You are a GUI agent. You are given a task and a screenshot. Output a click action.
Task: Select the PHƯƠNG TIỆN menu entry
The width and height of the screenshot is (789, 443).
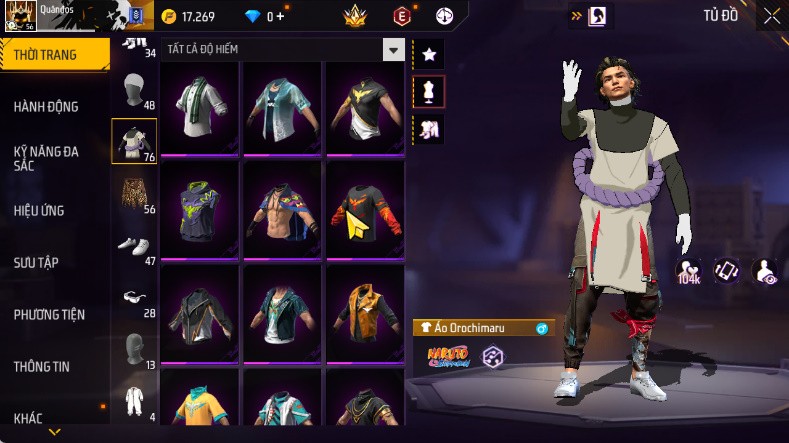point(49,315)
